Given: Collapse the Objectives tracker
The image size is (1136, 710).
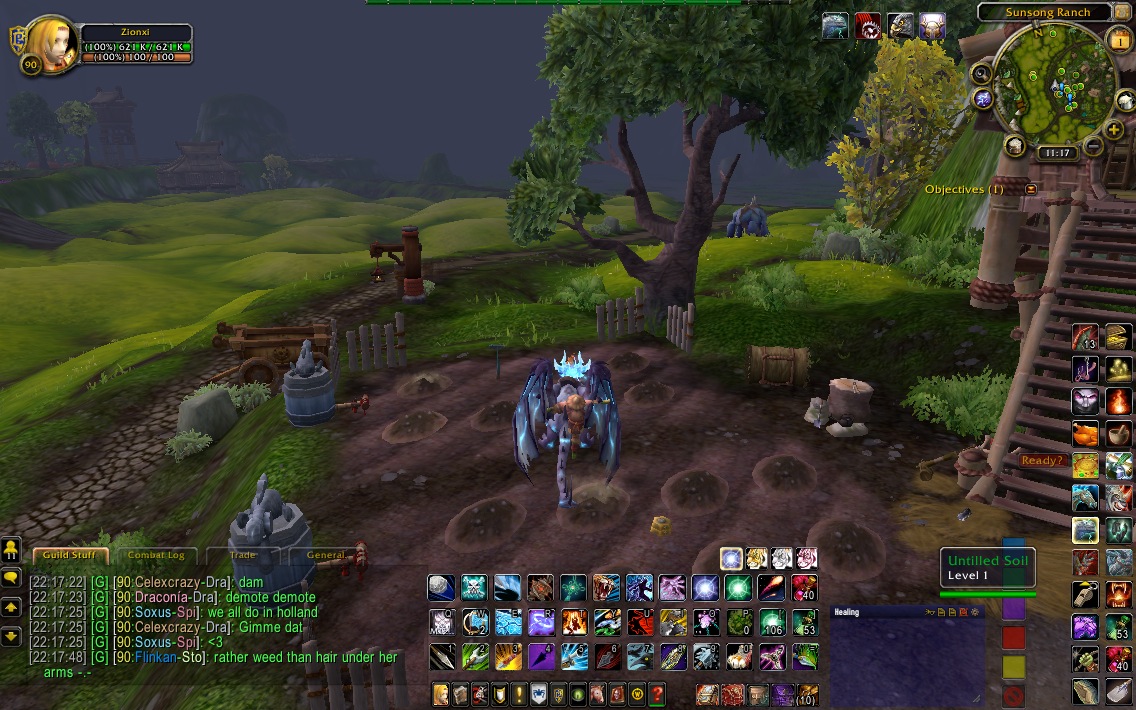Looking at the screenshot, I should (1031, 188).
